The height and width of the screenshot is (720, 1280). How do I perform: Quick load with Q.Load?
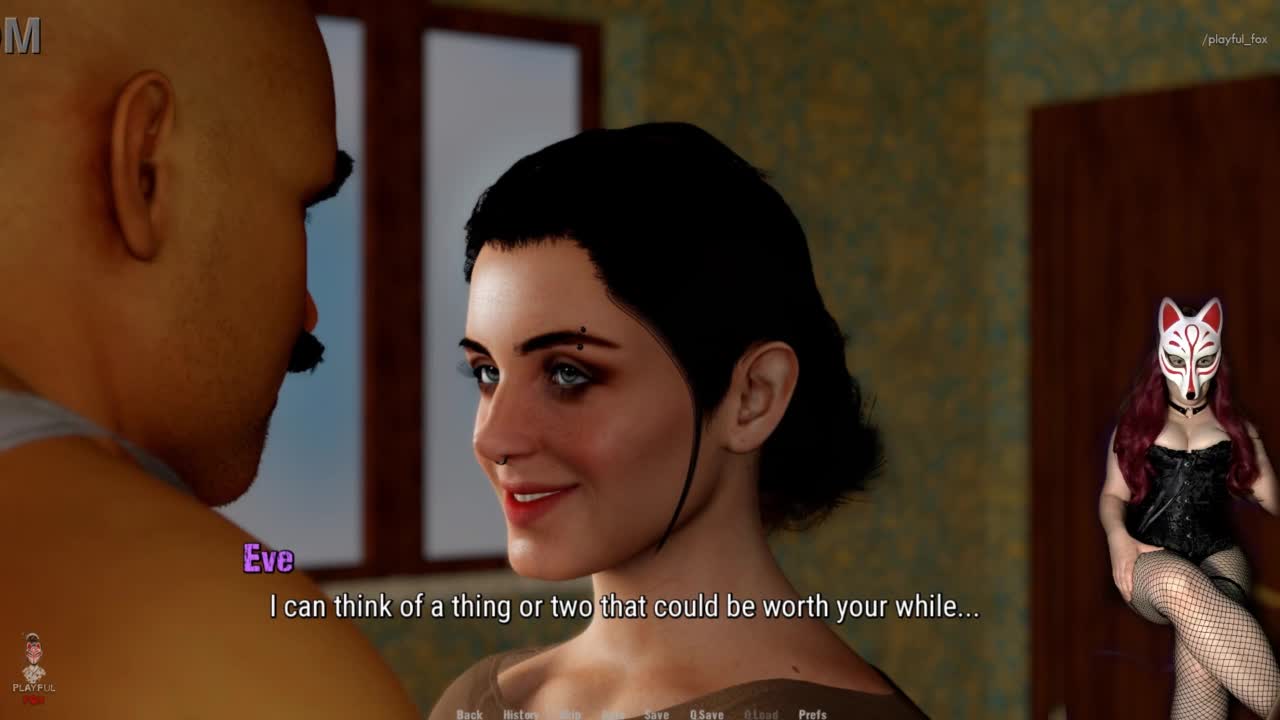pos(760,714)
